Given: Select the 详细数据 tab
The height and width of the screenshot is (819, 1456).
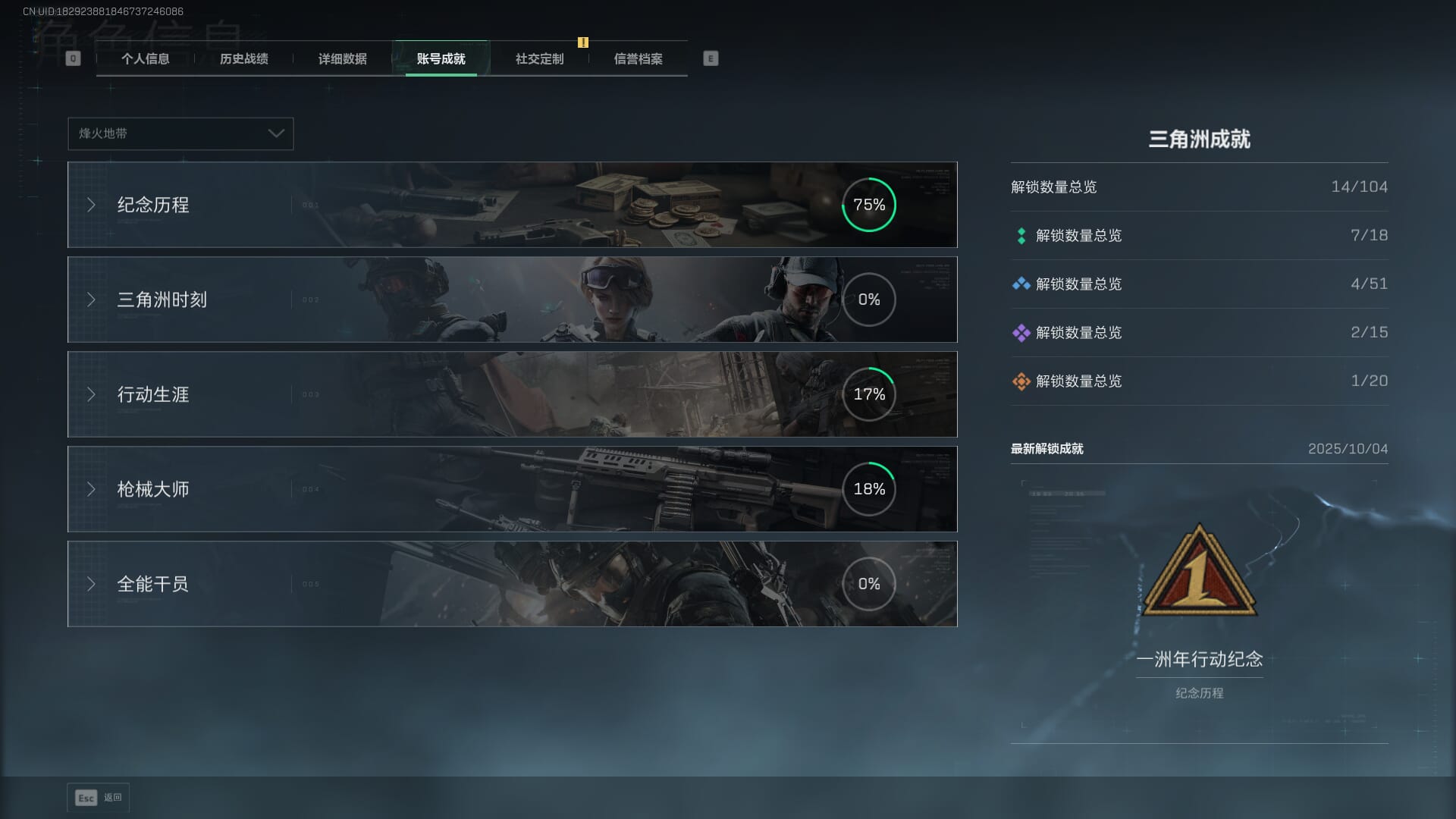Looking at the screenshot, I should (342, 59).
